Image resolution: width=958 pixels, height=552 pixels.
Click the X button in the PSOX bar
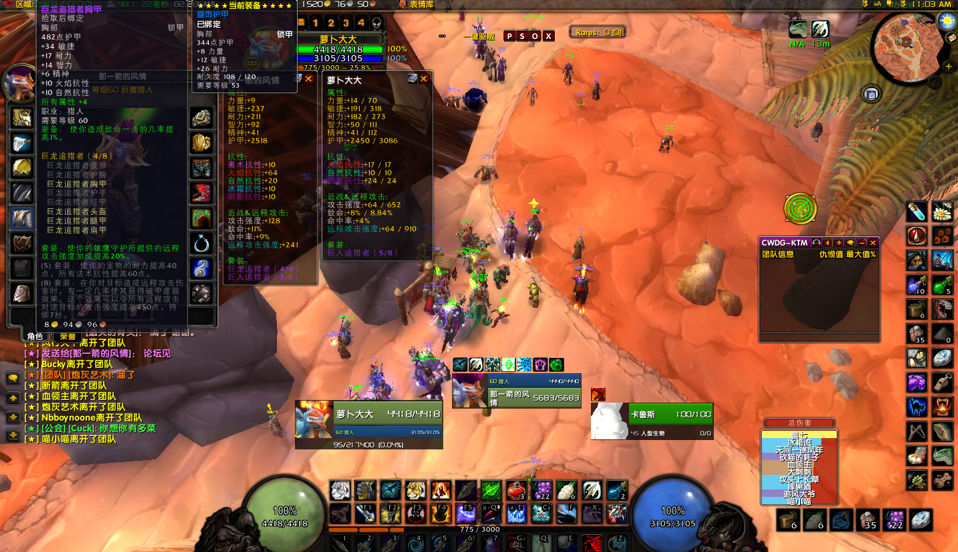point(548,37)
